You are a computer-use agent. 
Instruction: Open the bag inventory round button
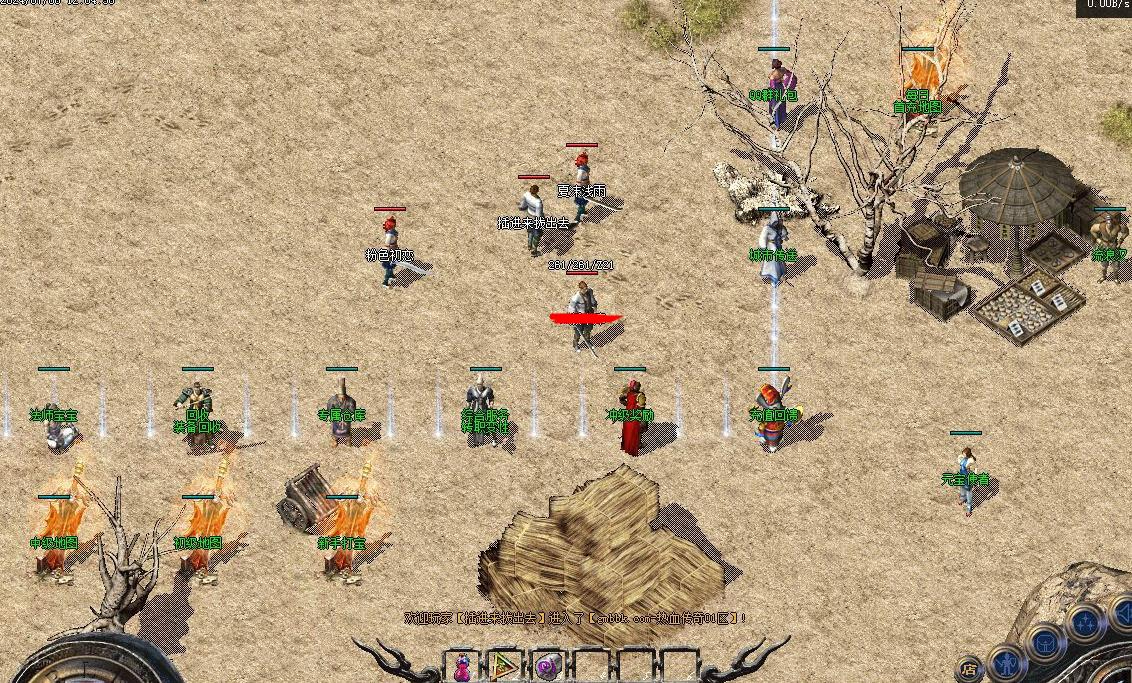pyautogui.click(x=1045, y=643)
